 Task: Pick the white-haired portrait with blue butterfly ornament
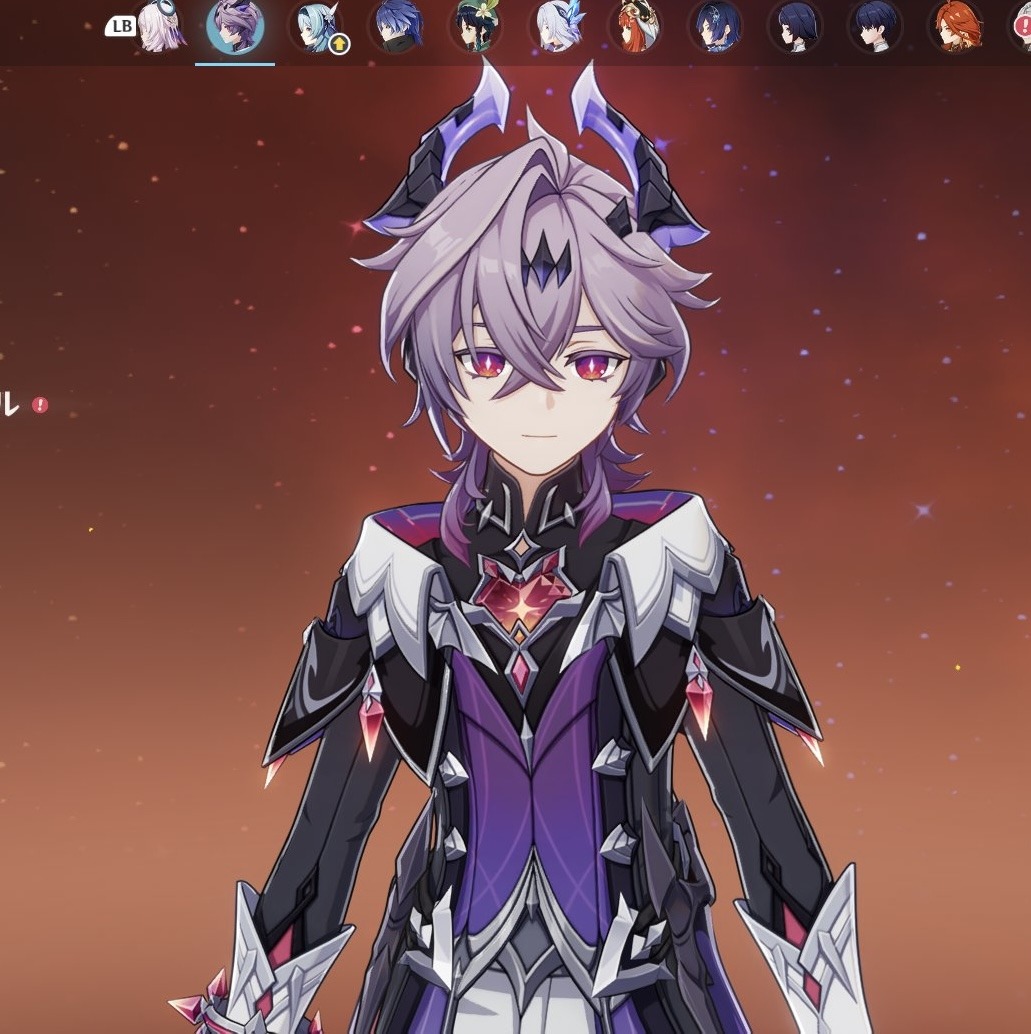[x=555, y=27]
